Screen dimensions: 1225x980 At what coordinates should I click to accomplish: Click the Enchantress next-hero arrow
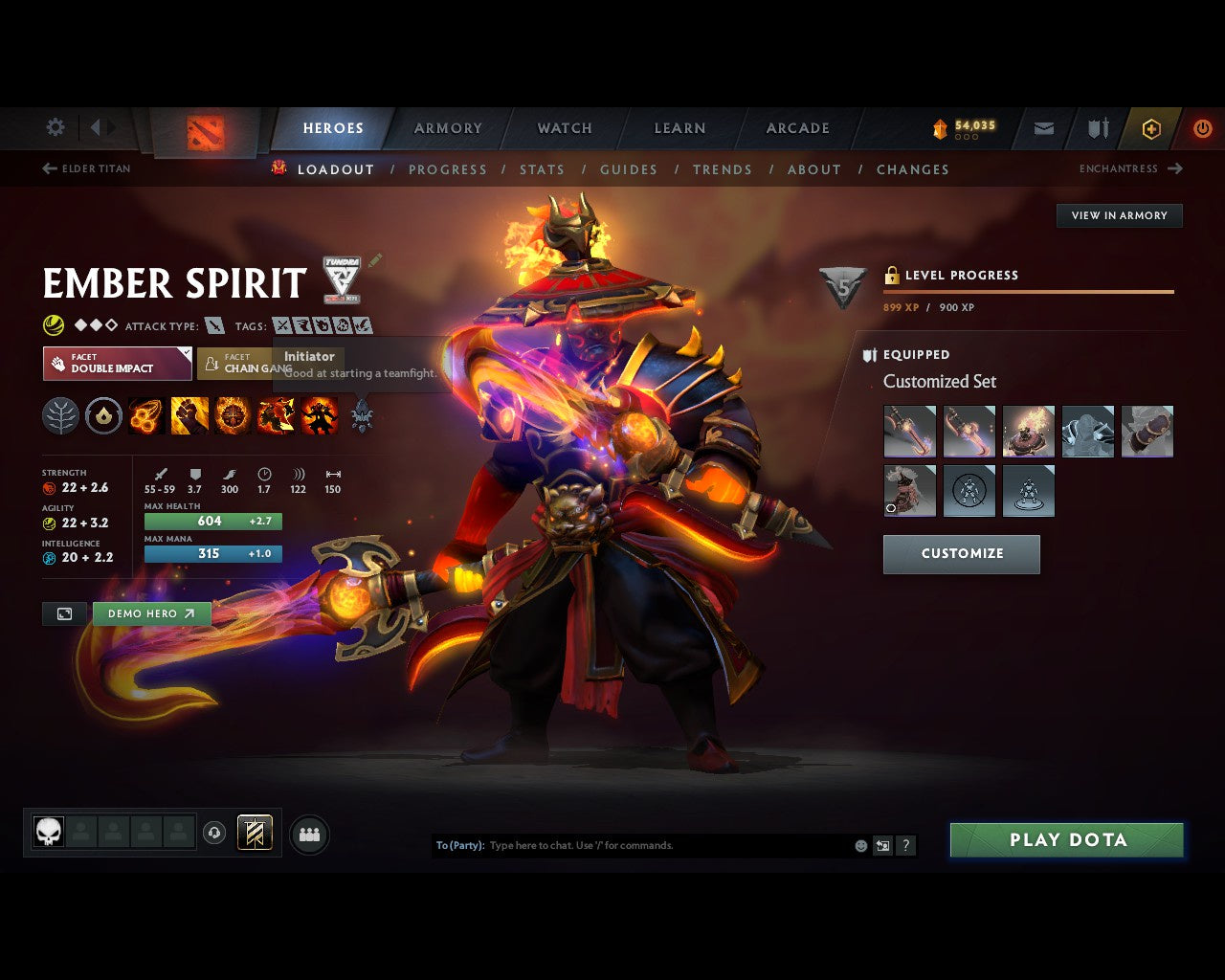[x=1175, y=168]
